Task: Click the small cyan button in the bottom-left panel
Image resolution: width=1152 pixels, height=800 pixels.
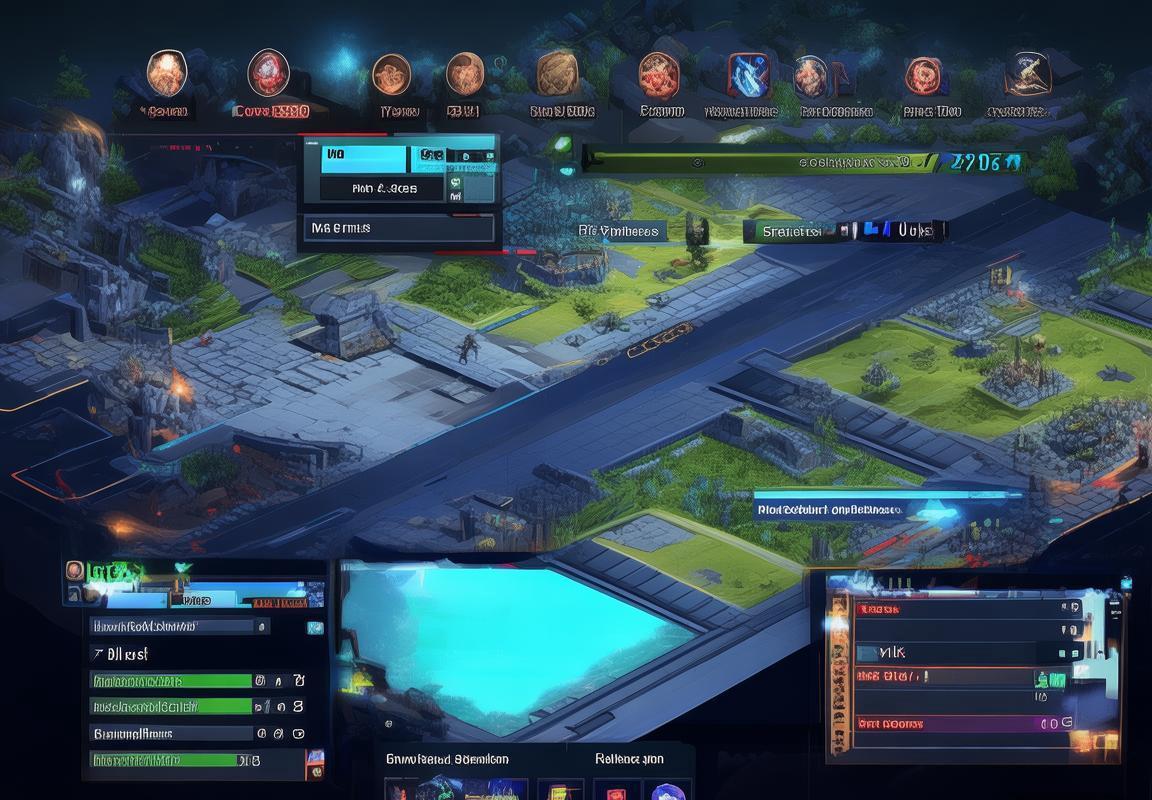Action: [315, 628]
